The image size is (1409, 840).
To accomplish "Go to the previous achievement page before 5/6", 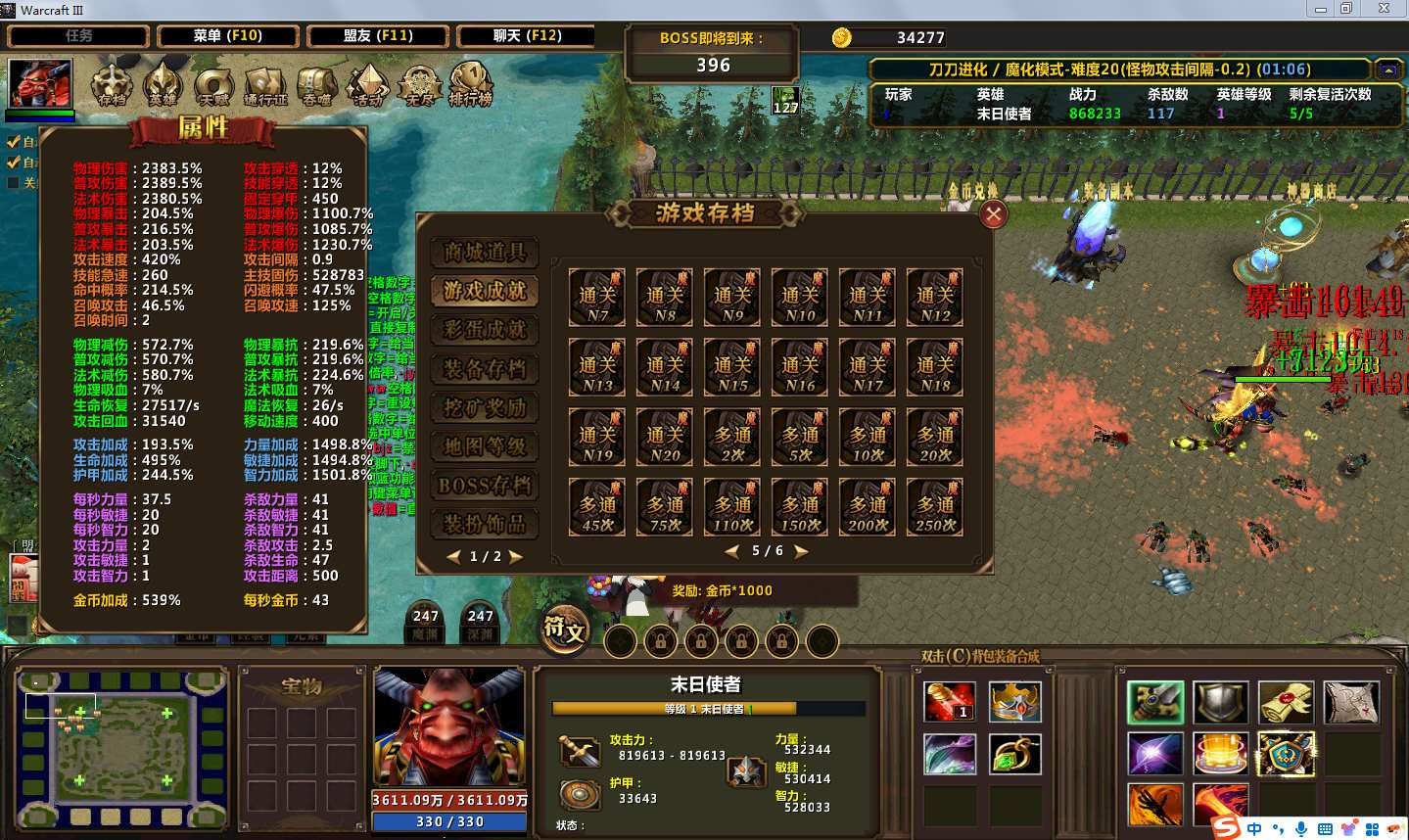I will pos(731,552).
